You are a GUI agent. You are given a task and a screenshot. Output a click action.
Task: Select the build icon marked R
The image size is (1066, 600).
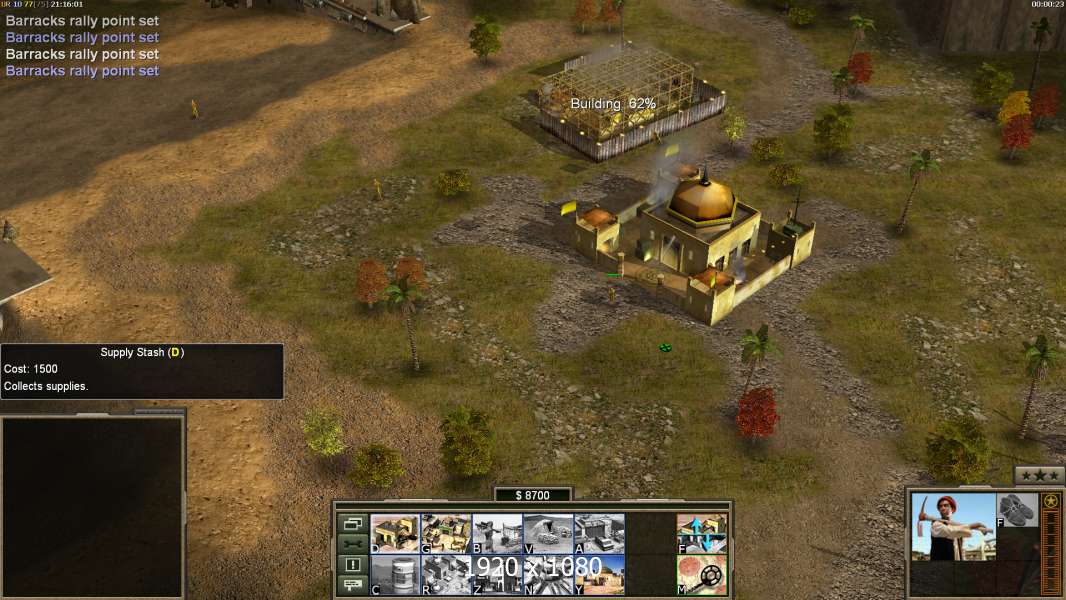click(446, 574)
